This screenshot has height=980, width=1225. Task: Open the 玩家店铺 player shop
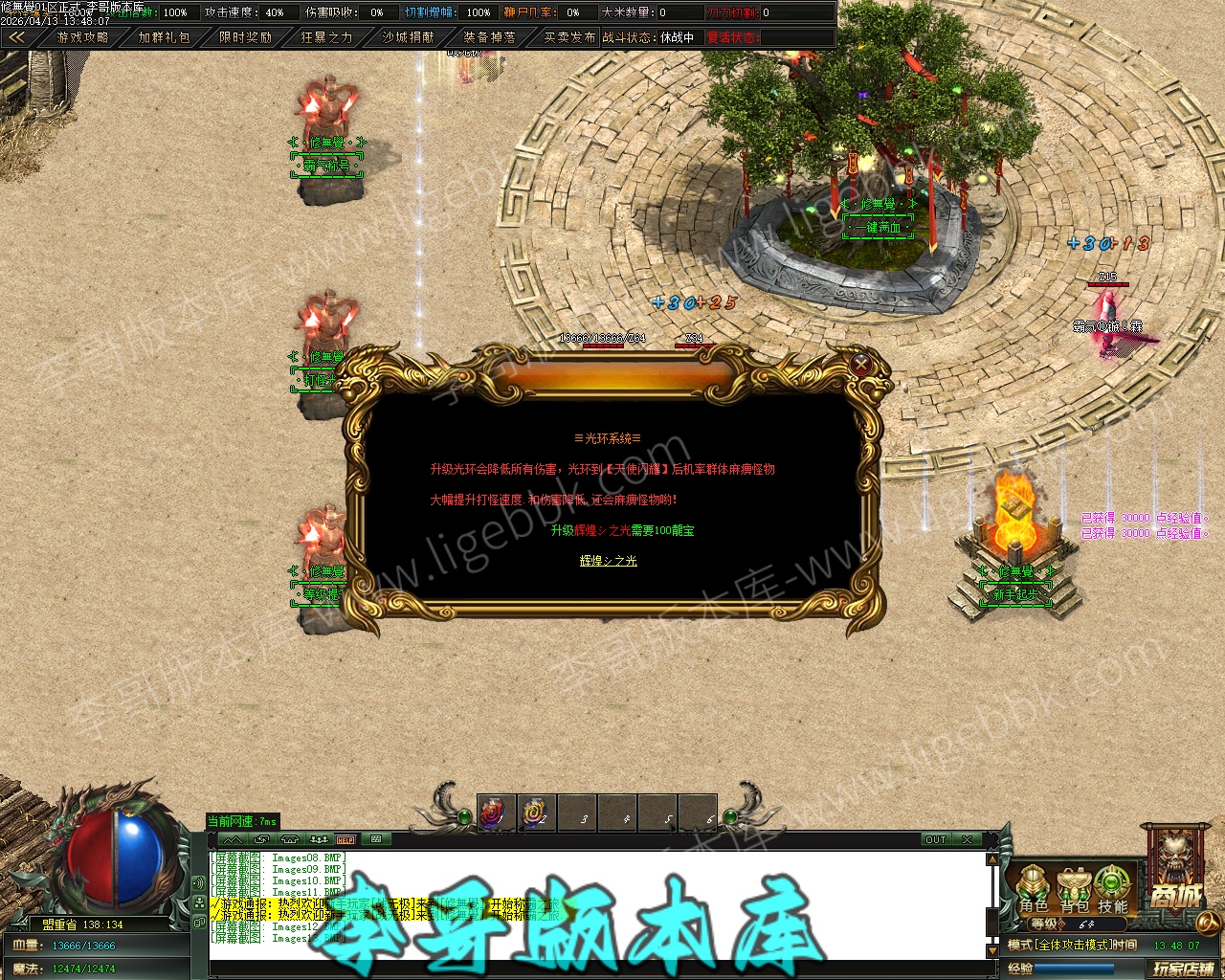(x=1183, y=969)
